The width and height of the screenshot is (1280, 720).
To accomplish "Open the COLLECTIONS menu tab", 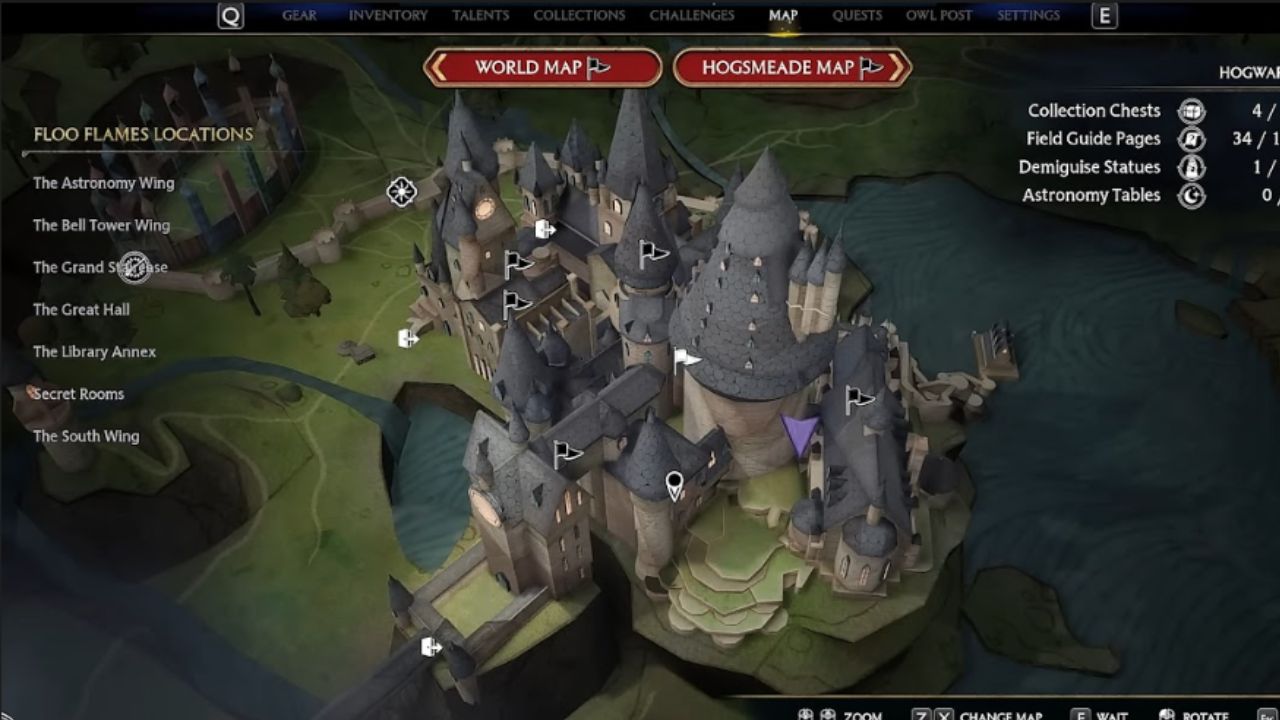I will tap(578, 15).
